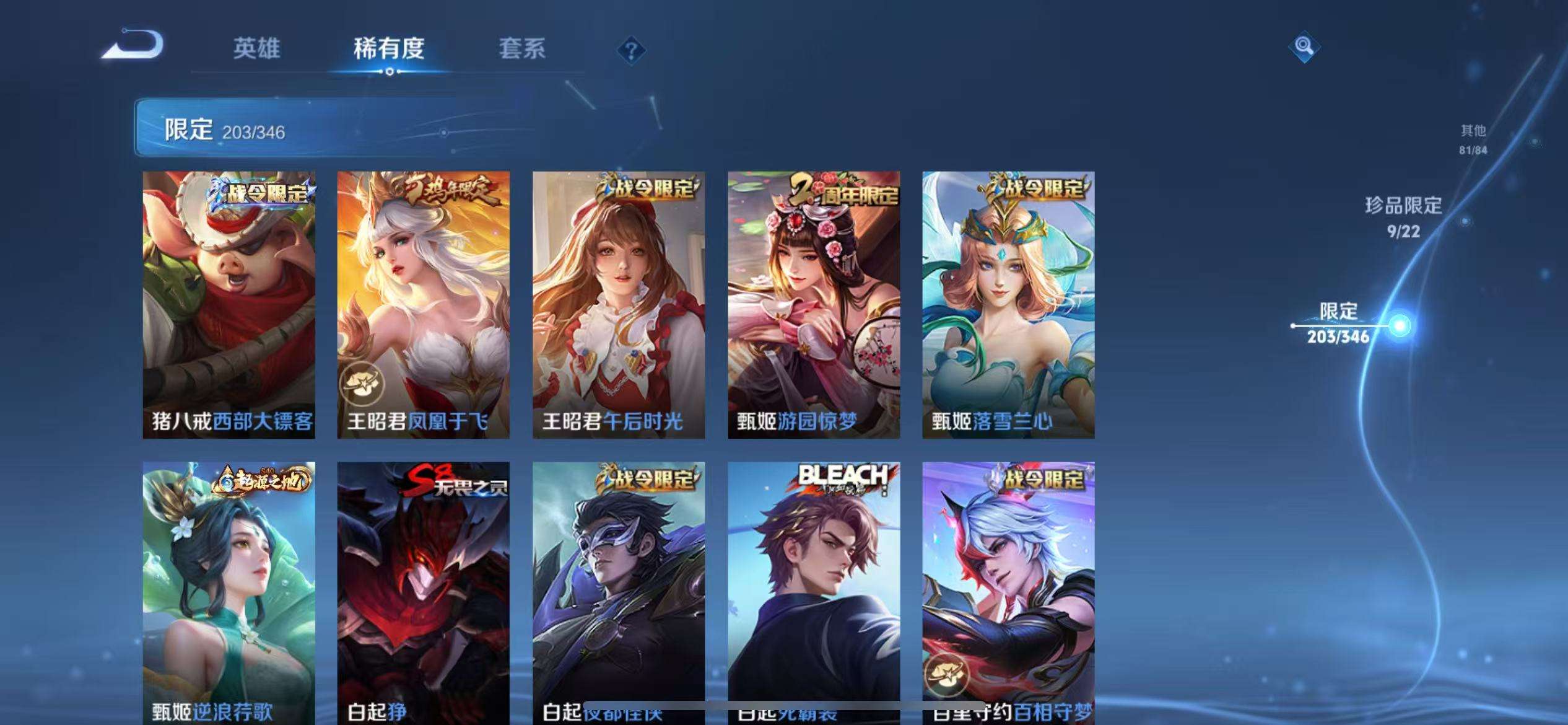Switch to the 英雄 tab
1568x725 pixels.
[x=258, y=48]
